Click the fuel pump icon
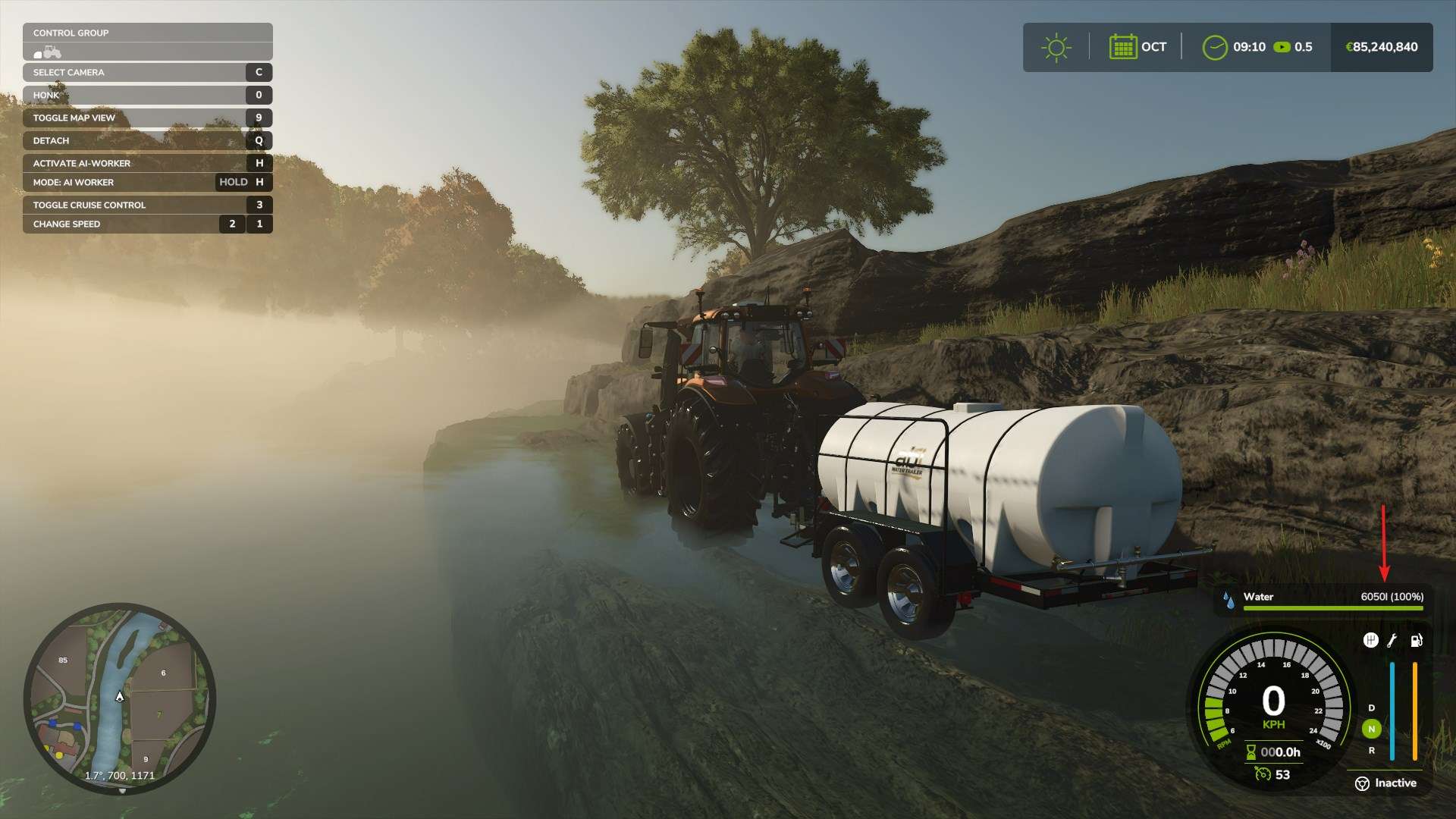1456x819 pixels. [x=1416, y=641]
